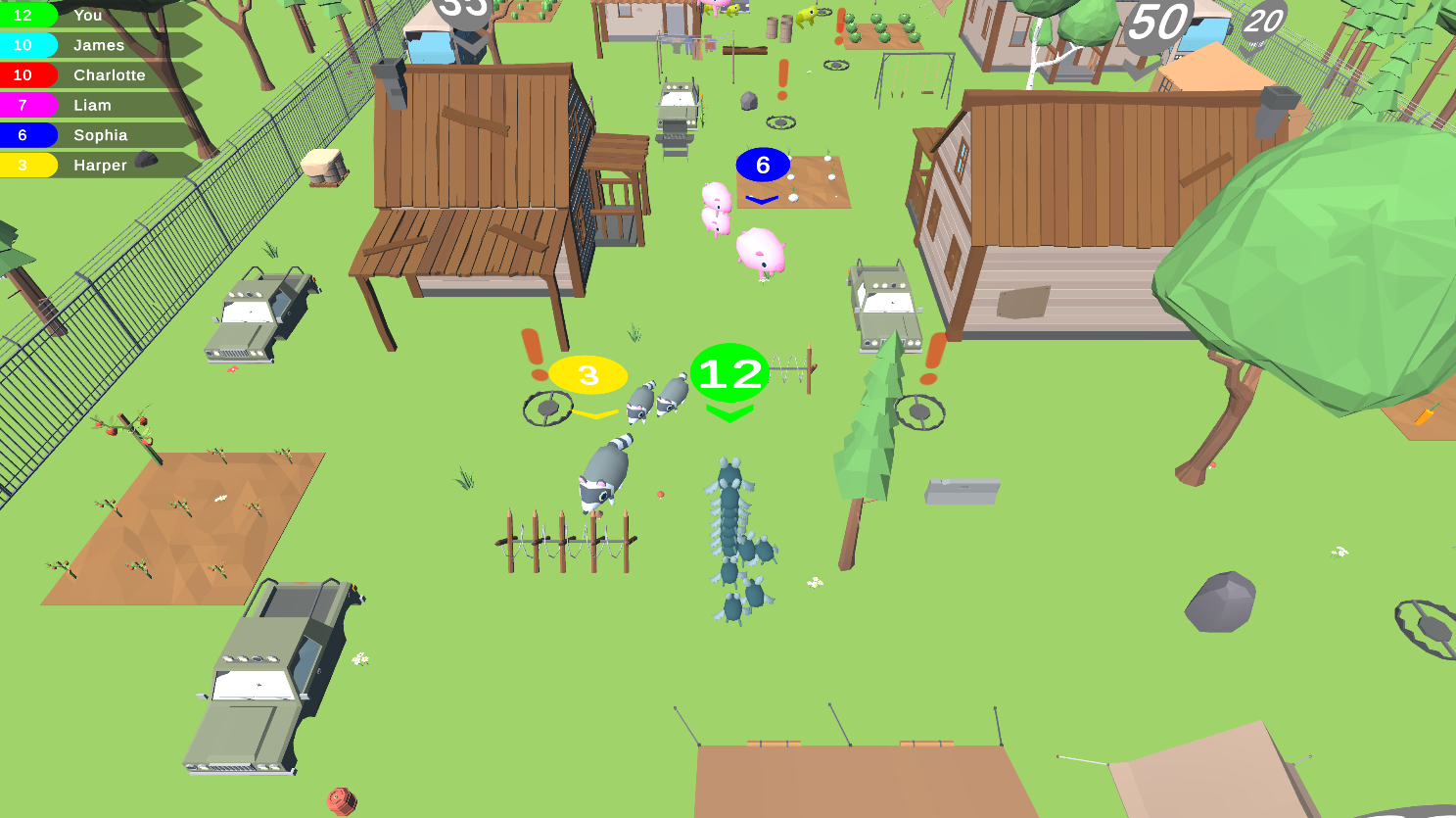Select the You entry on the leaderboard
The width and height of the screenshot is (1456, 818).
pyautogui.click(x=88, y=15)
